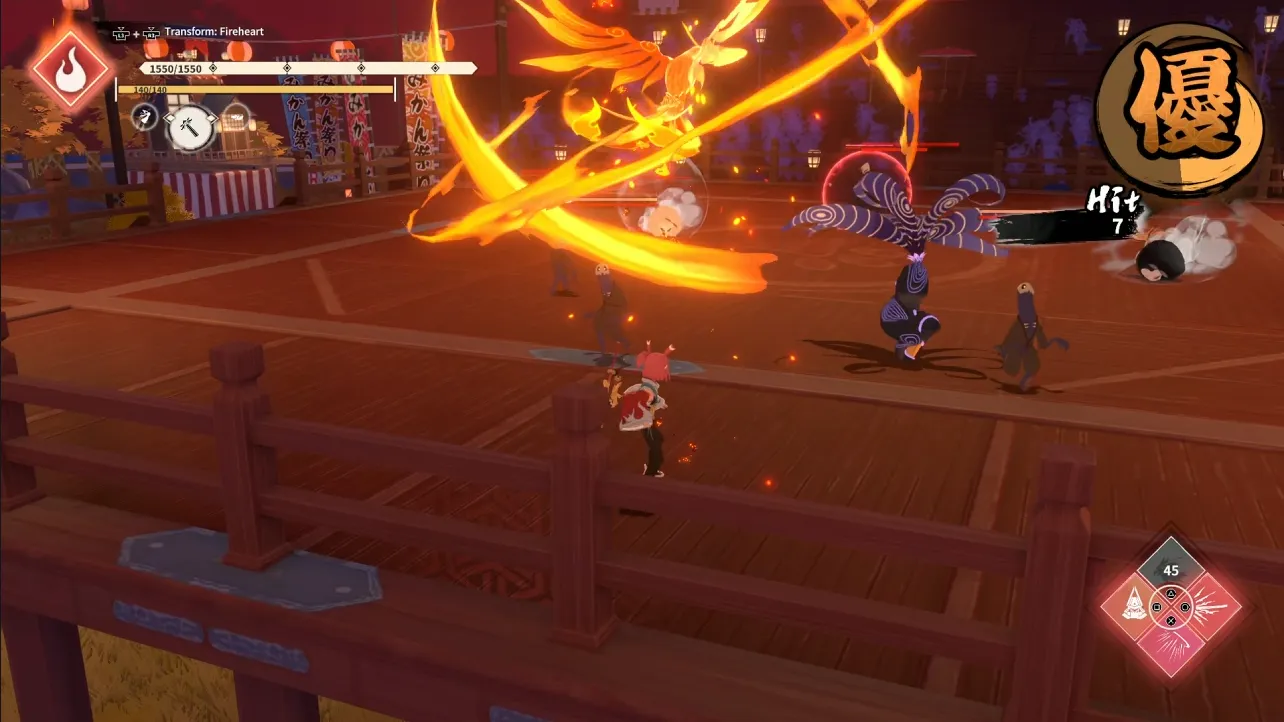Click the 1550/1550 boss health bar
1284x722 pixels.
[250, 68]
